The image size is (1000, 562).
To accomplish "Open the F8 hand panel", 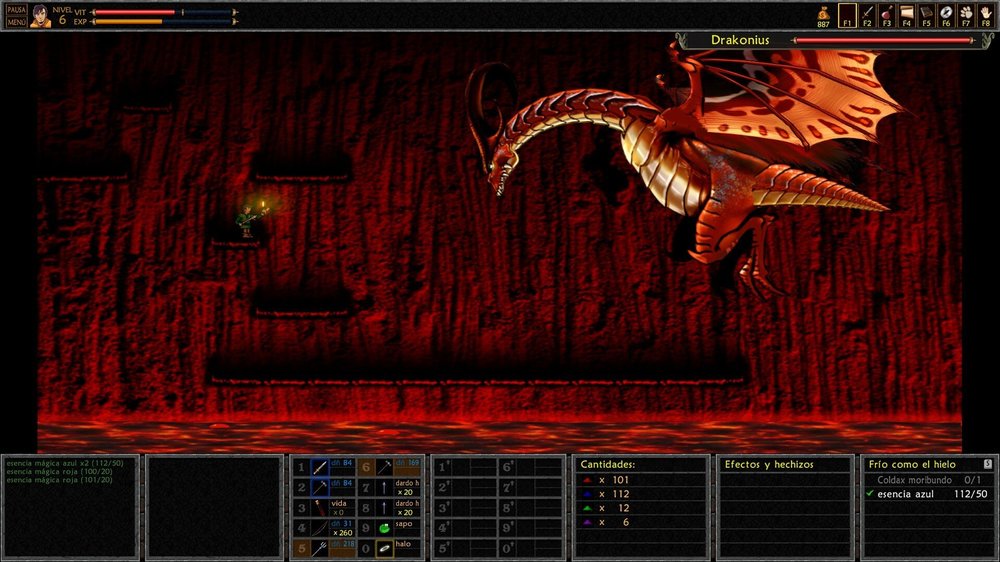I will click(x=986, y=14).
